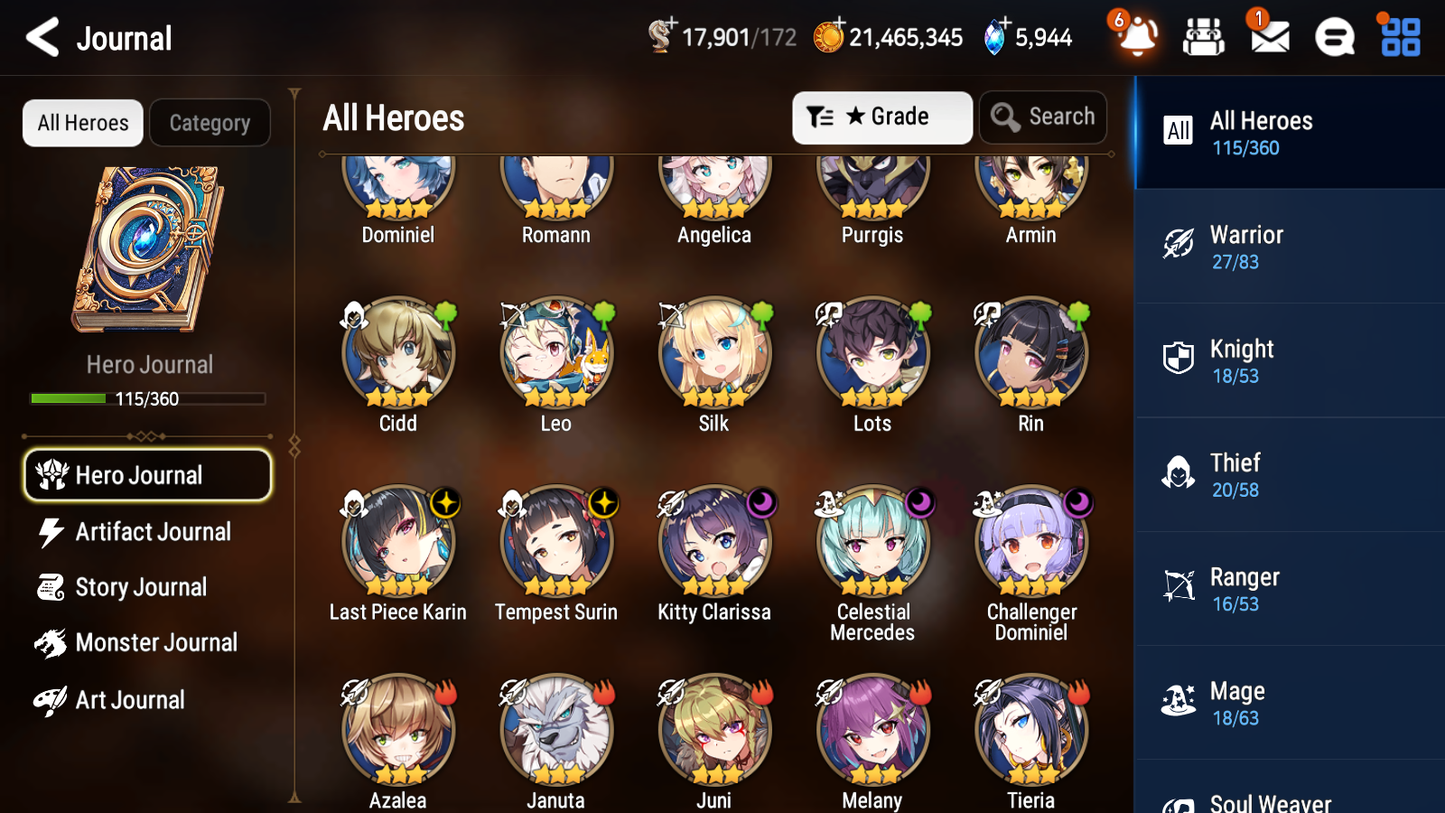Select the Knight class shield icon
The width and height of the screenshot is (1445, 813).
point(1178,358)
